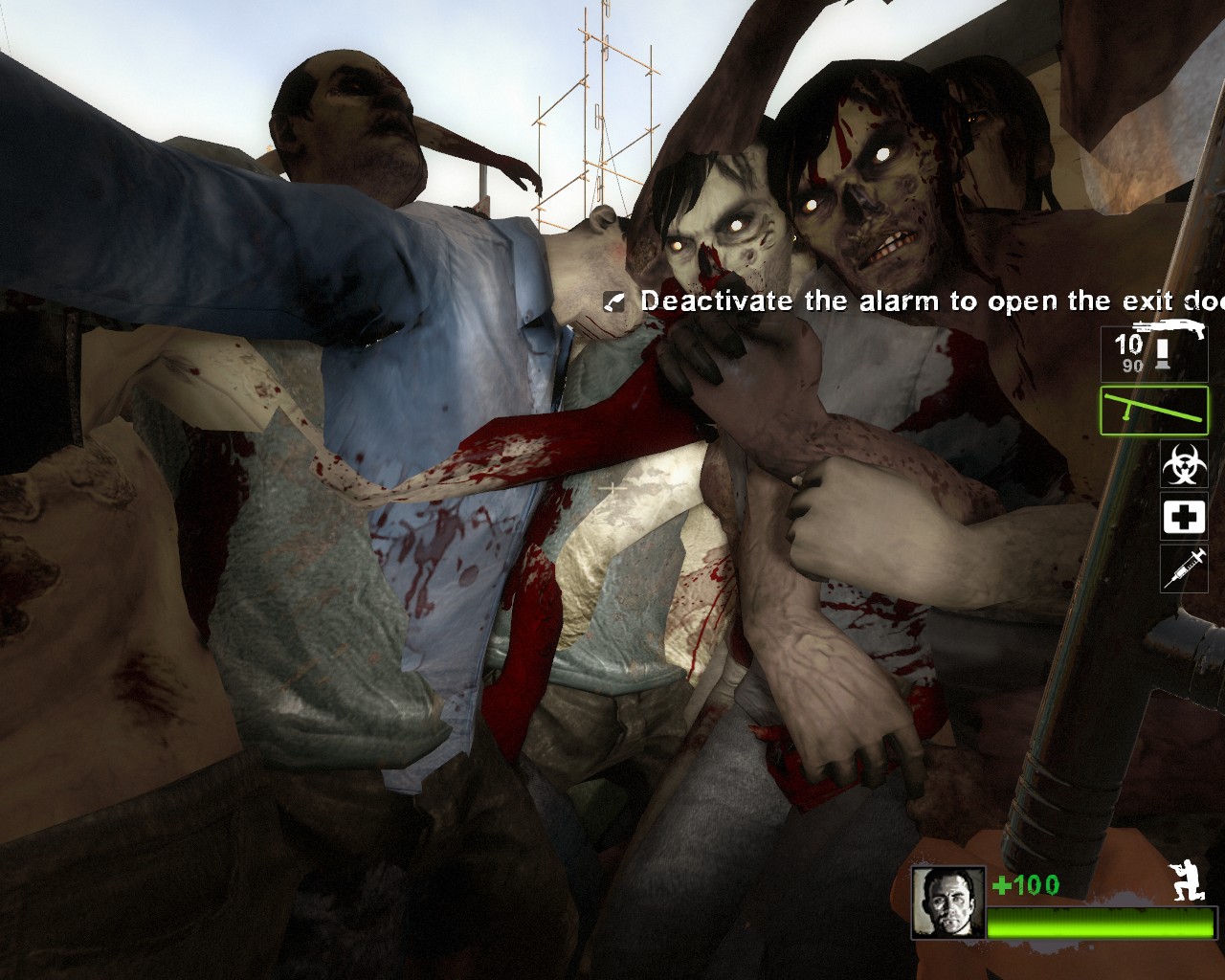Click the crouching figure stance icon

click(x=1188, y=881)
